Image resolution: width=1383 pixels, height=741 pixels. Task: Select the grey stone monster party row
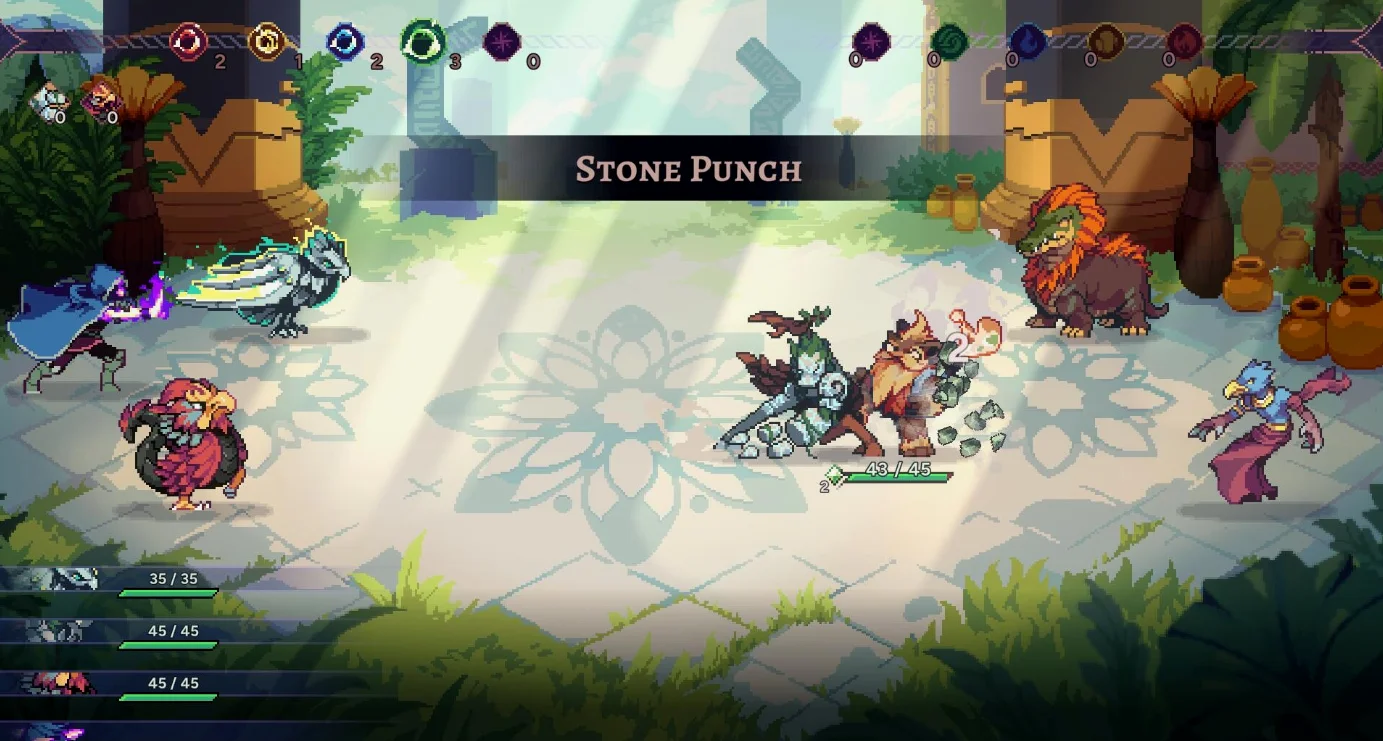110,633
